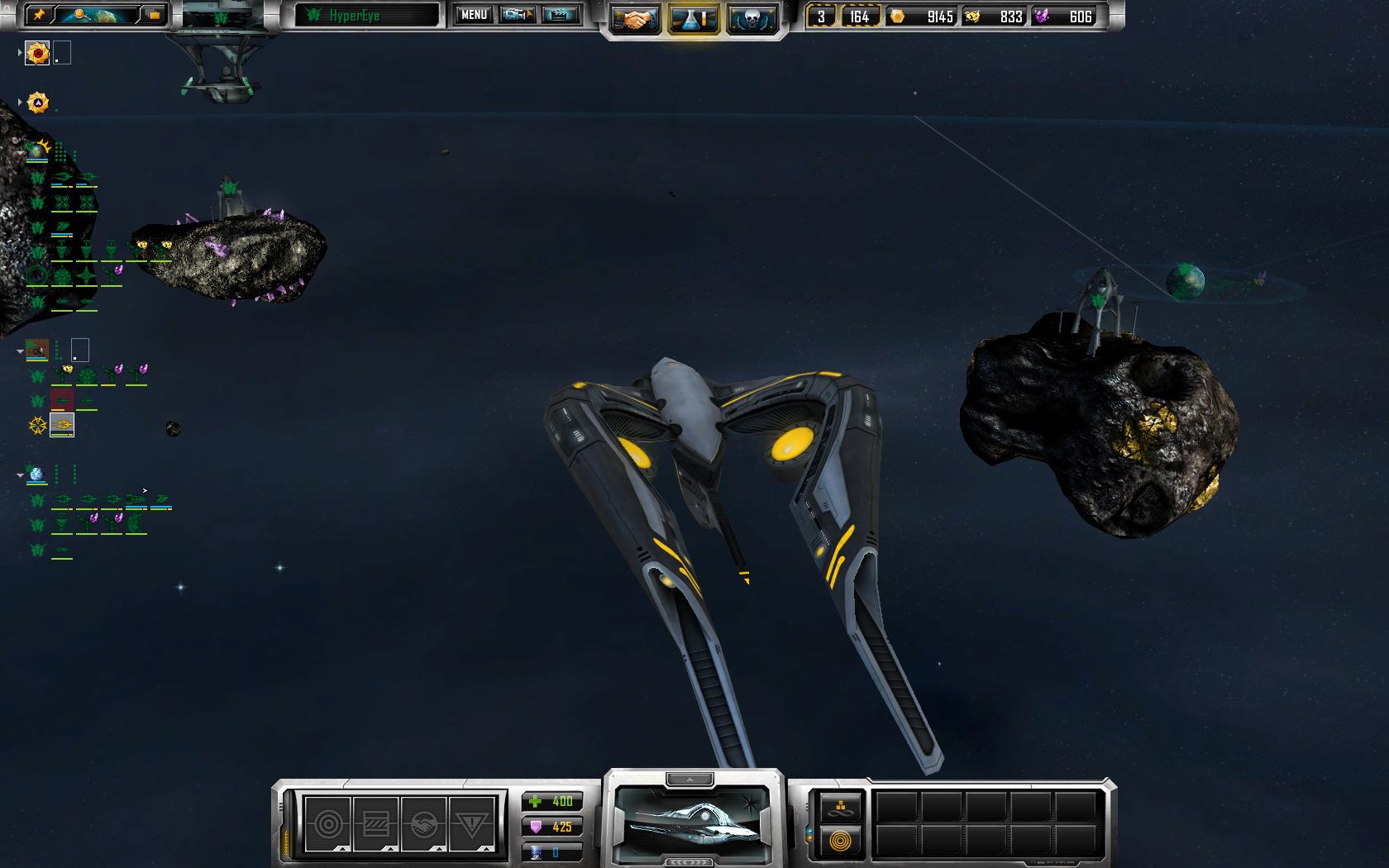
Task: Click the warning-triangle tactics command button
Action: coord(471,824)
